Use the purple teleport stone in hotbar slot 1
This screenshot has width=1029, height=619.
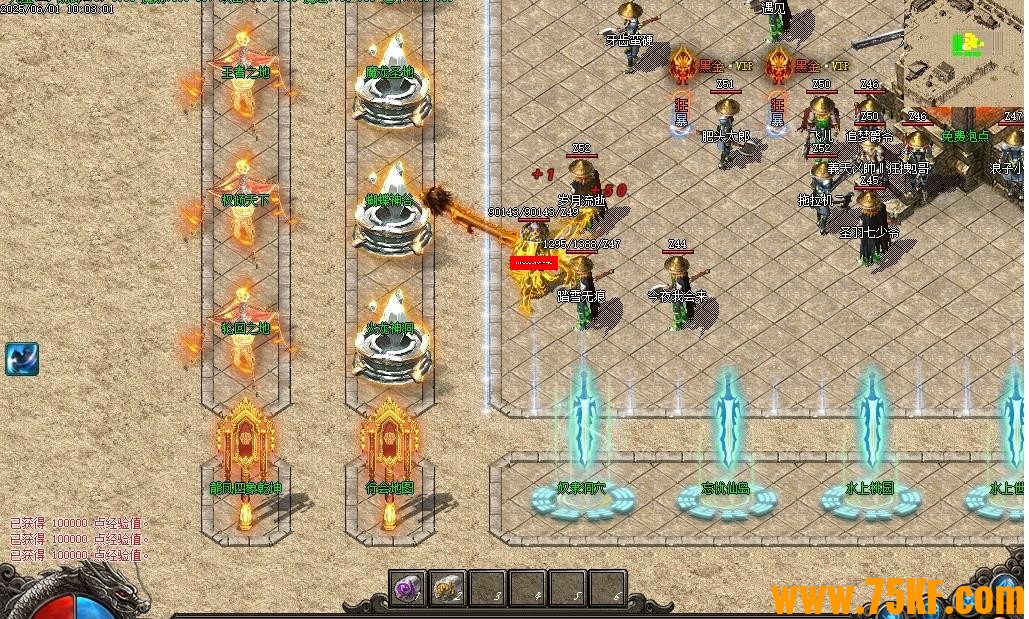click(408, 588)
